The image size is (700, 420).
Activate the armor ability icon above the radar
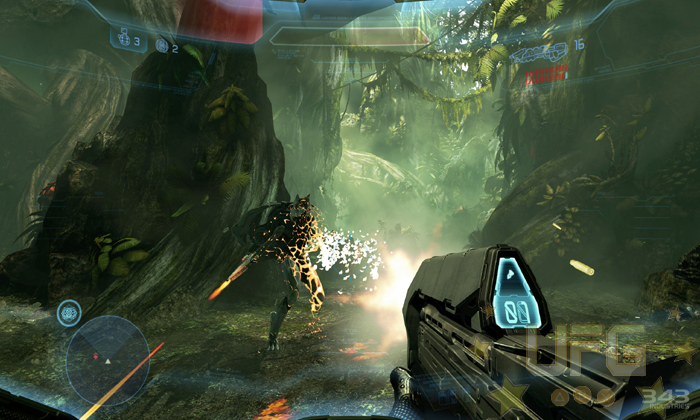[69, 311]
